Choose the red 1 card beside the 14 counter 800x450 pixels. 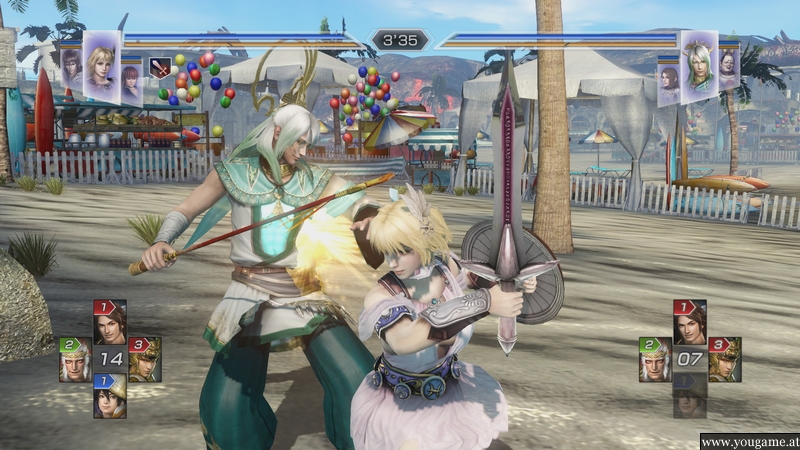(x=108, y=322)
